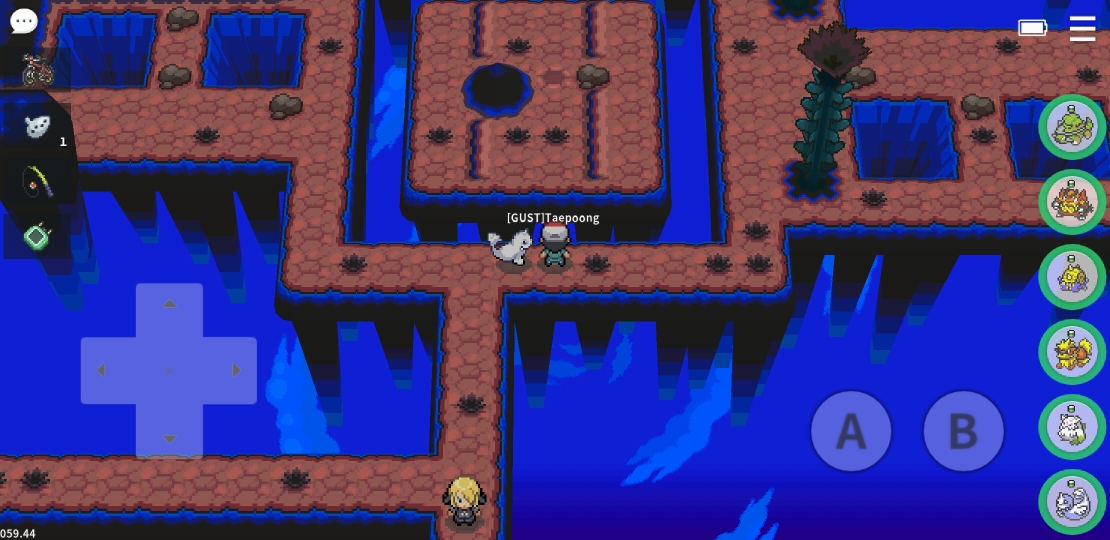Activate the green device hotbar item
1110x540 pixels.
tap(37, 236)
